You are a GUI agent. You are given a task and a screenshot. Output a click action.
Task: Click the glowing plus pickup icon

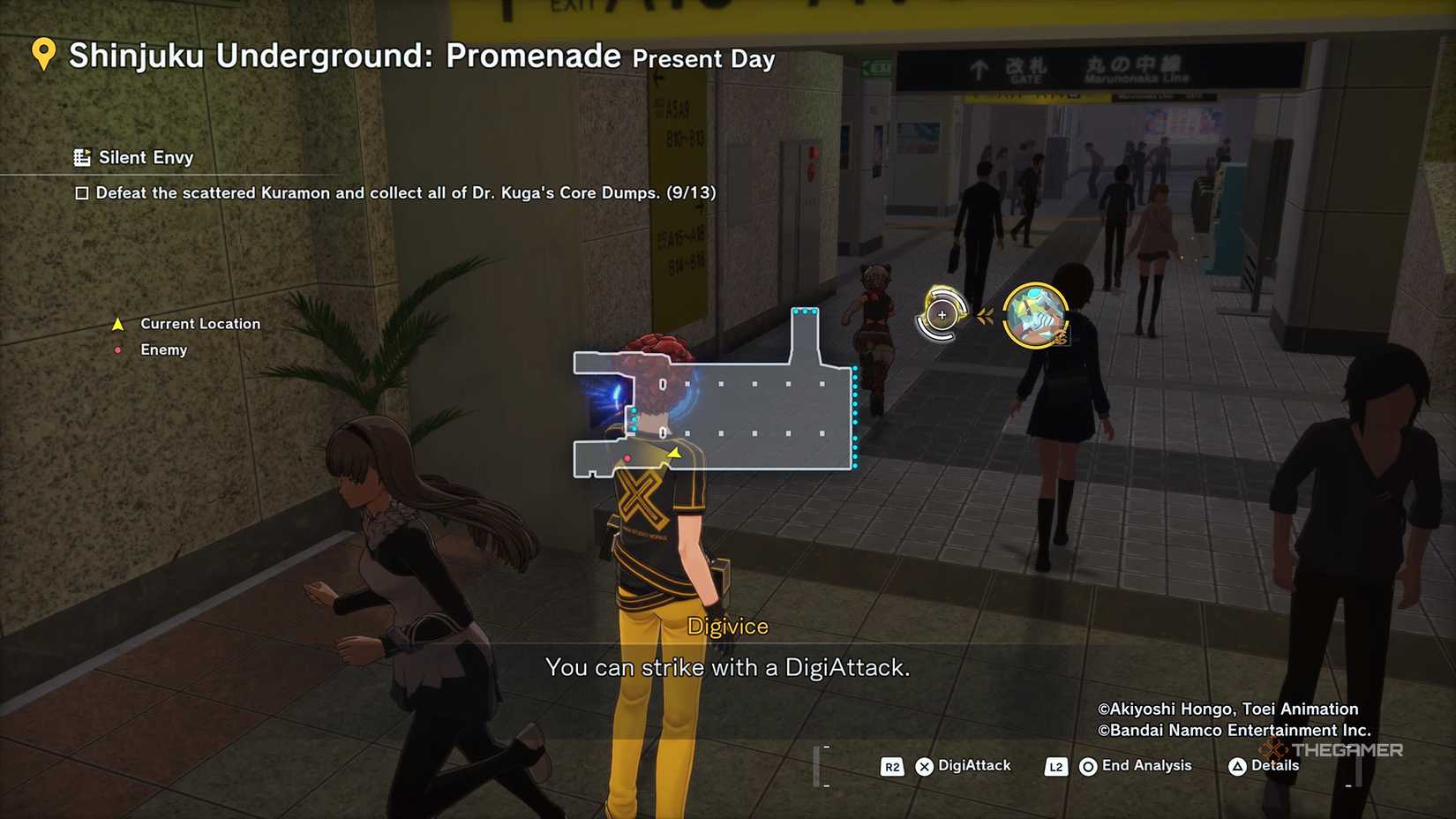coord(941,313)
